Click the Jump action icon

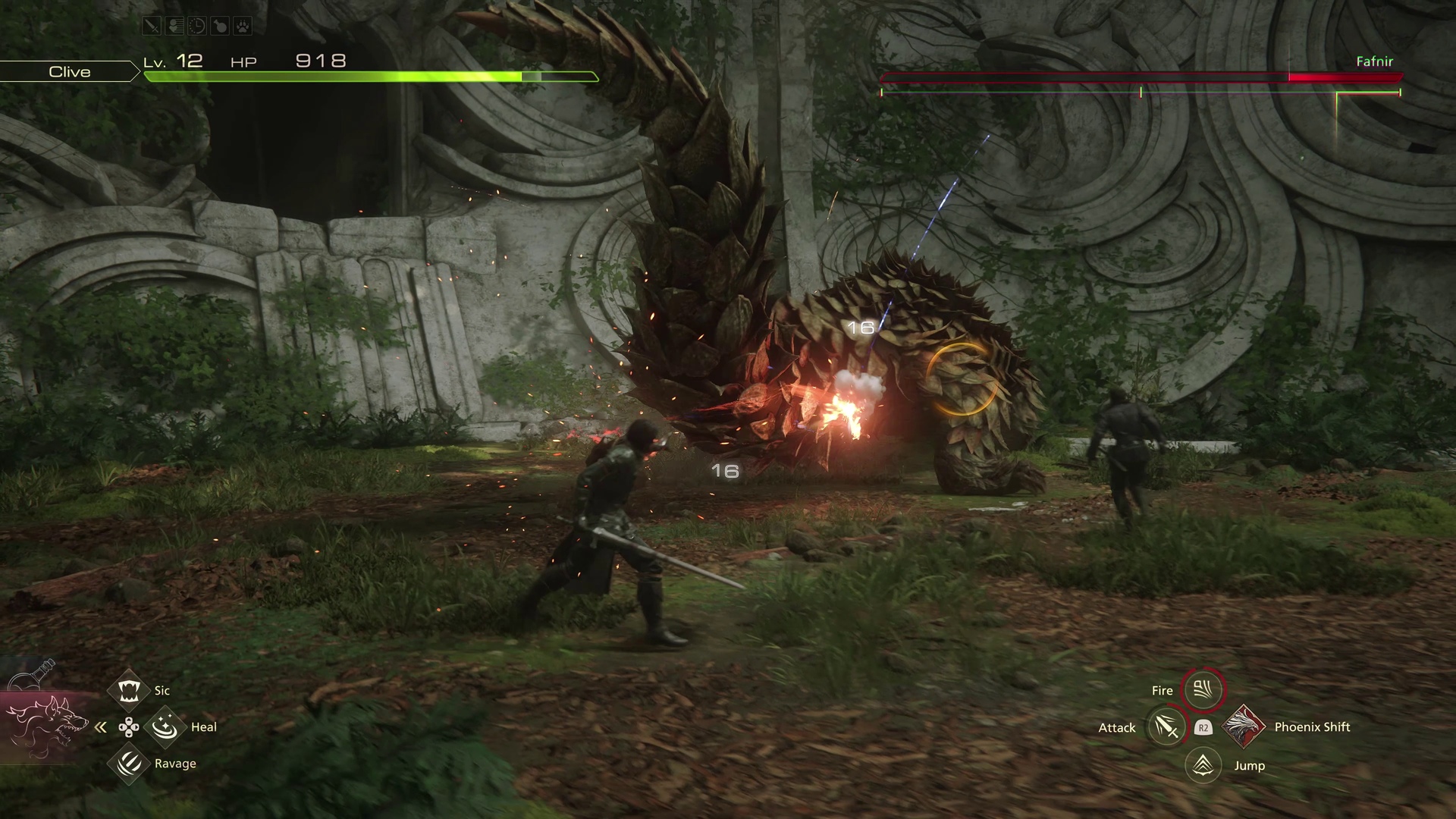pyautogui.click(x=1203, y=765)
